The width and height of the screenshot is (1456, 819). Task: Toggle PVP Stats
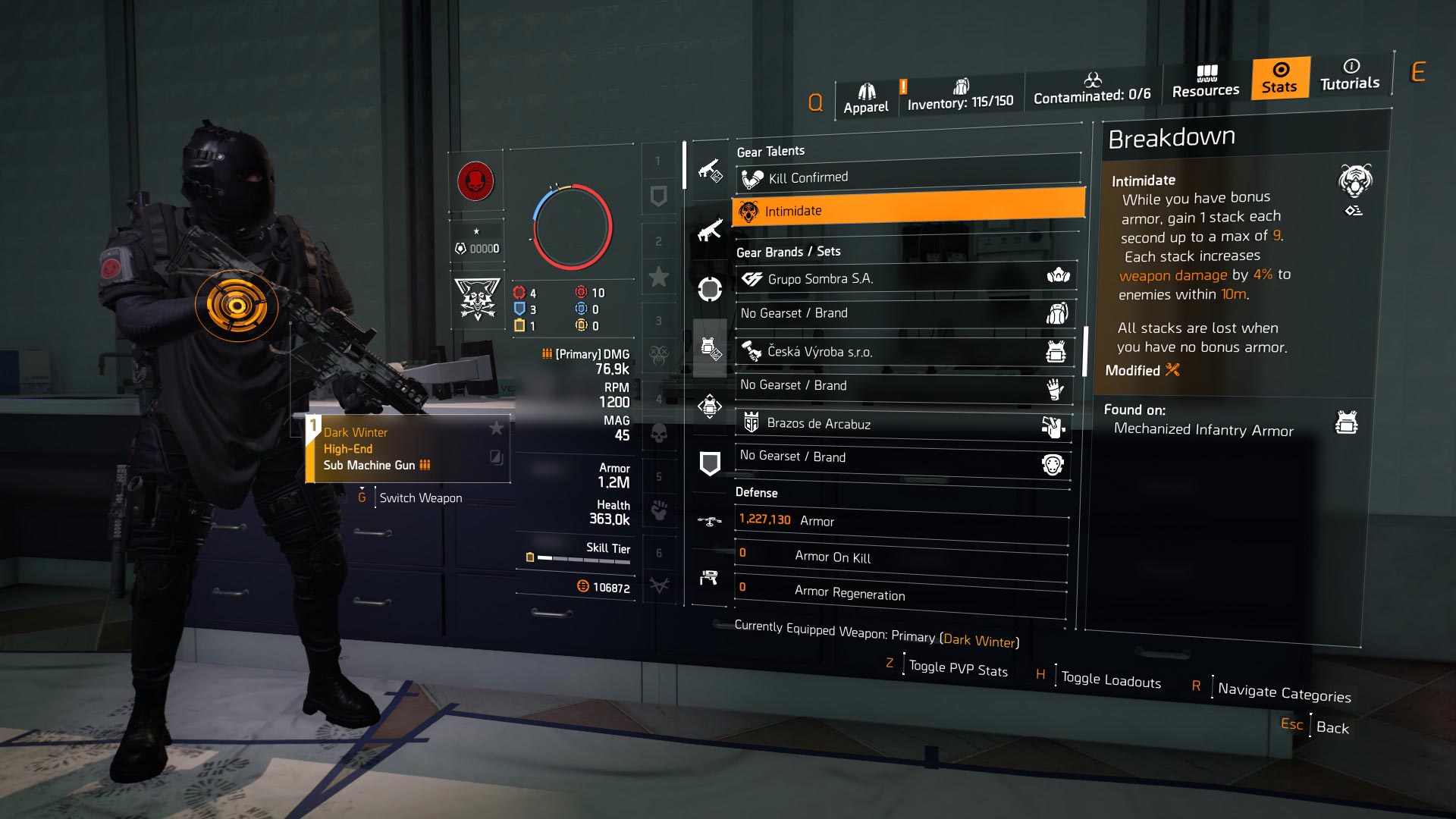pyautogui.click(x=958, y=669)
